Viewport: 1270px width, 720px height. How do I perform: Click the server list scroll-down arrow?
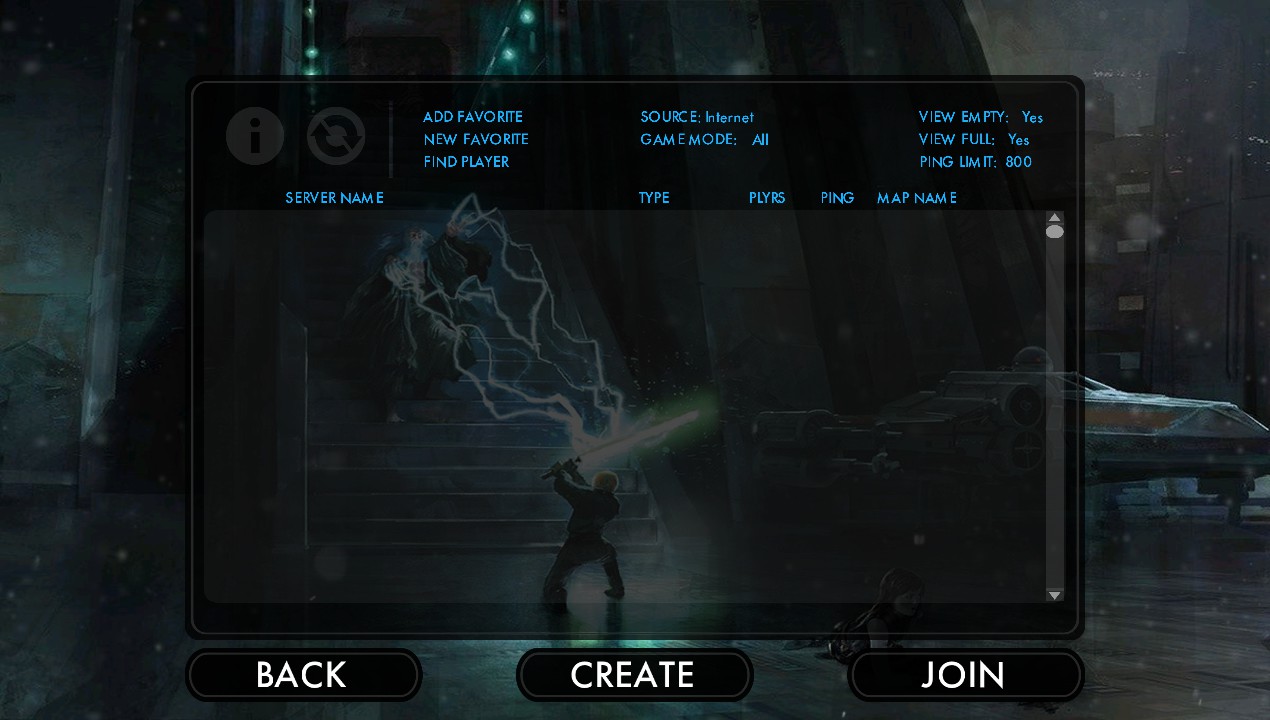coord(1054,595)
